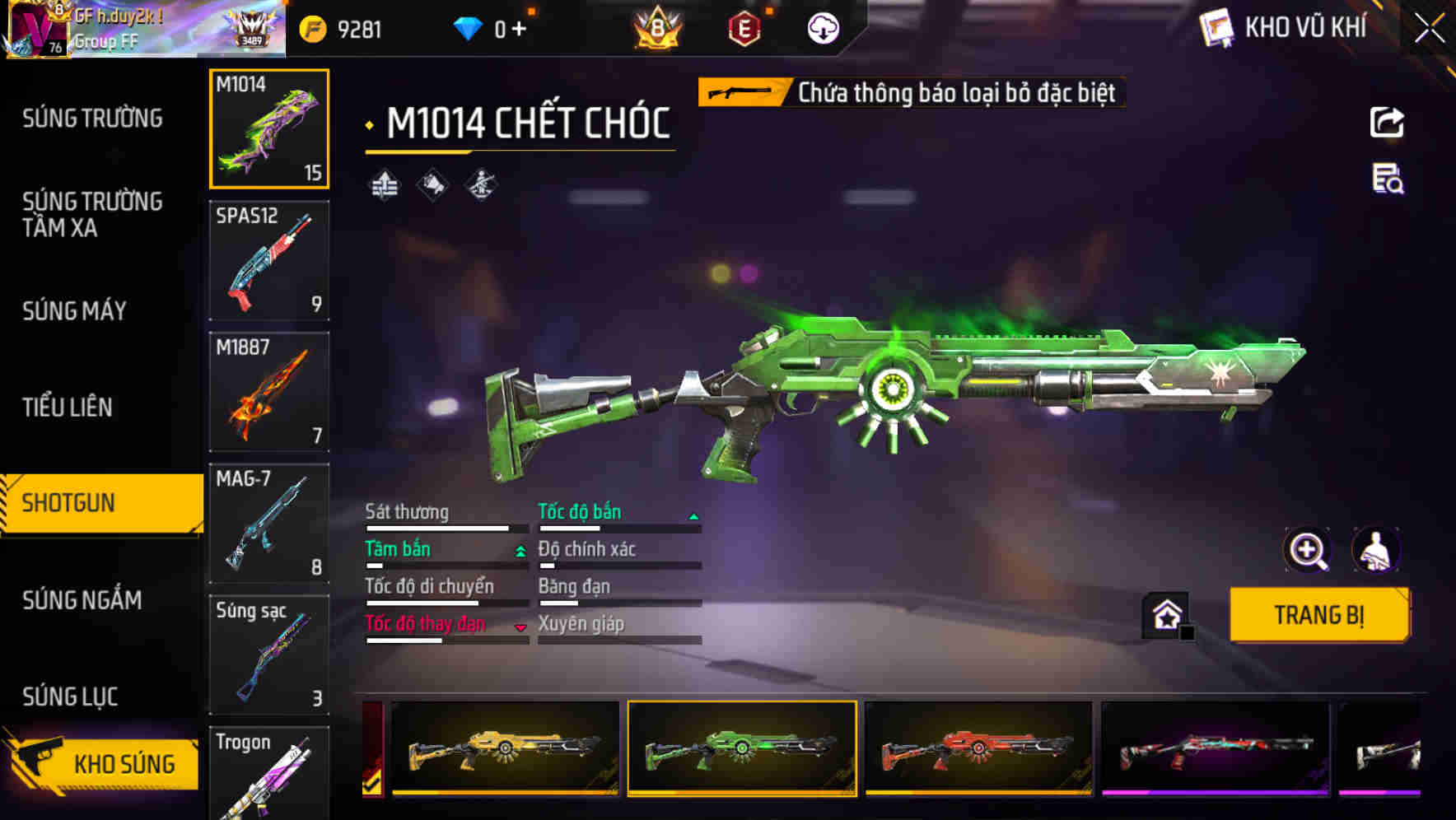Choose the red M1014 skin thumbnail

pos(978,748)
